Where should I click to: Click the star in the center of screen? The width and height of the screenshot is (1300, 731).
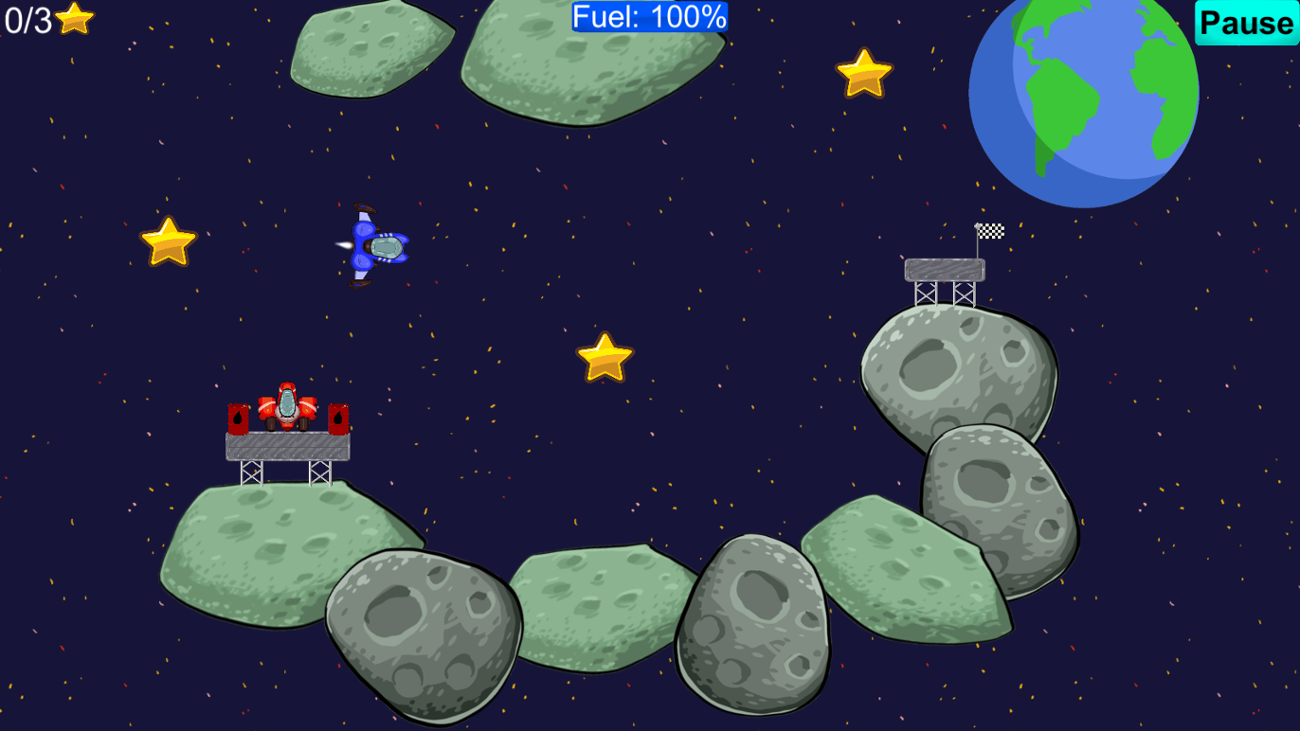pos(605,354)
